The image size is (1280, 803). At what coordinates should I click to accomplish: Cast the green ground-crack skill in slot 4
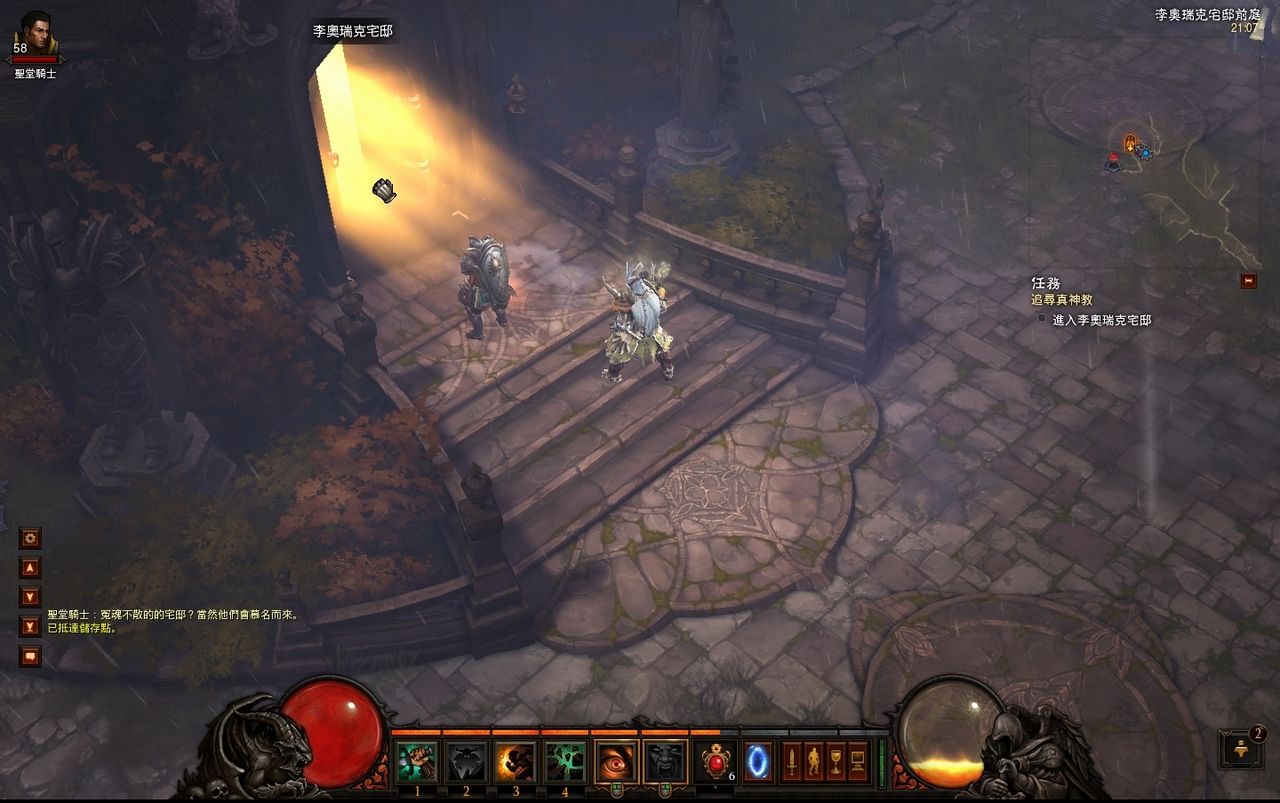[x=565, y=762]
